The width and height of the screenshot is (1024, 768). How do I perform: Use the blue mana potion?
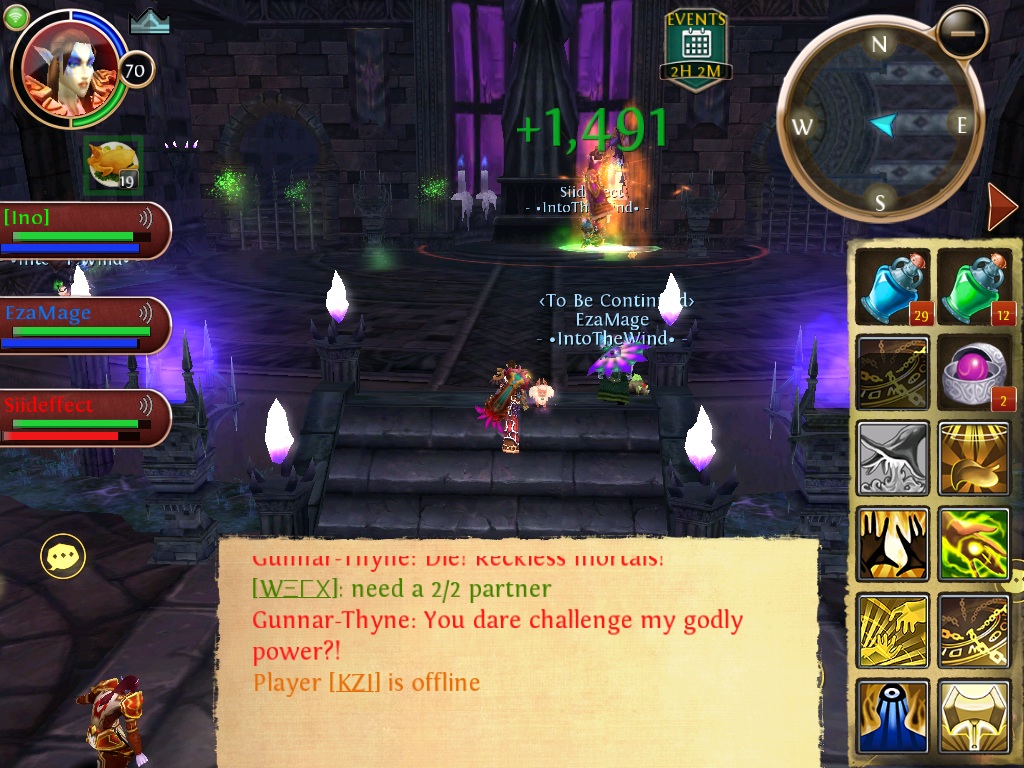pos(892,287)
